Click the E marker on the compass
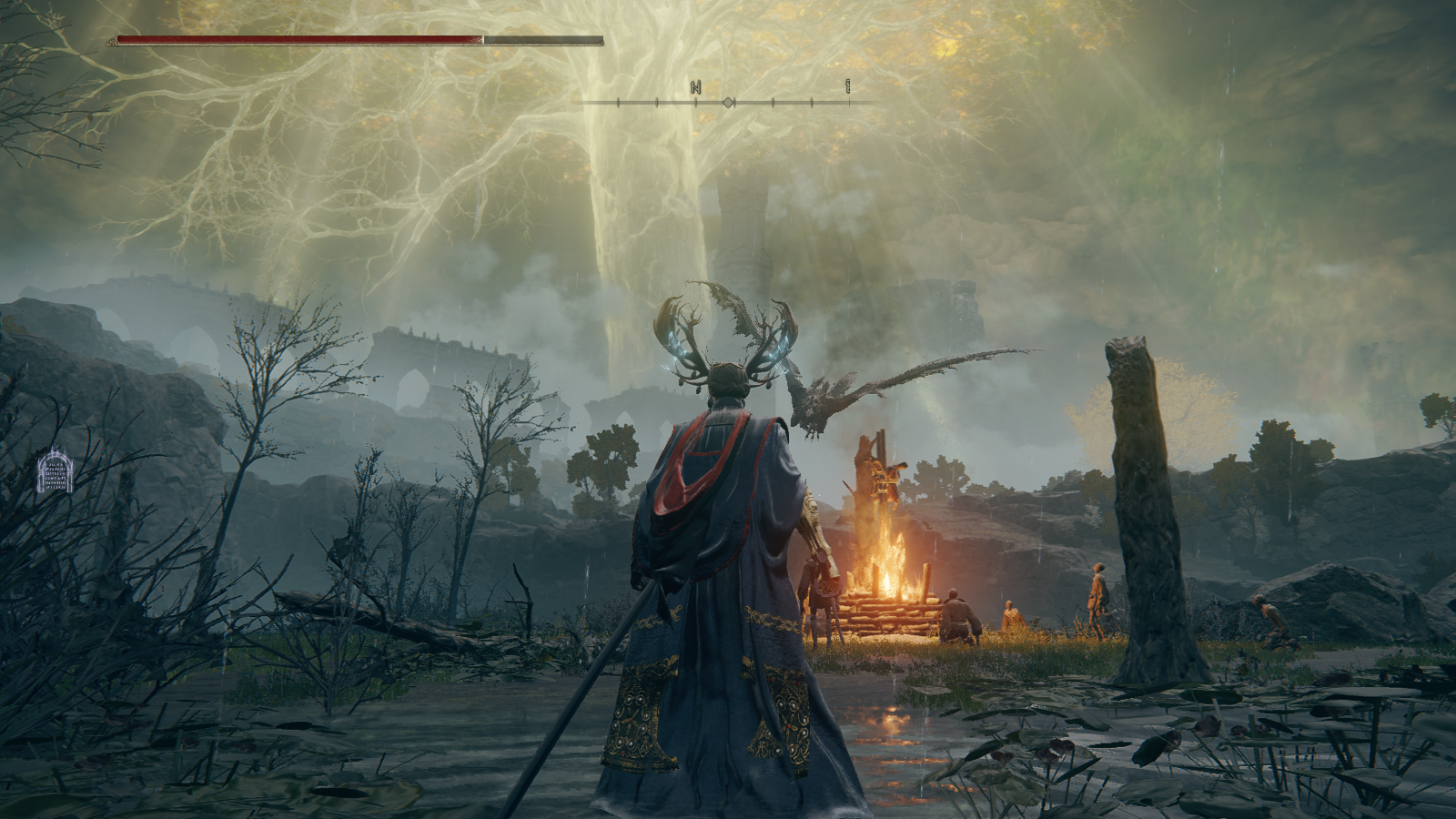Image resolution: width=1456 pixels, height=819 pixels. 848,86
